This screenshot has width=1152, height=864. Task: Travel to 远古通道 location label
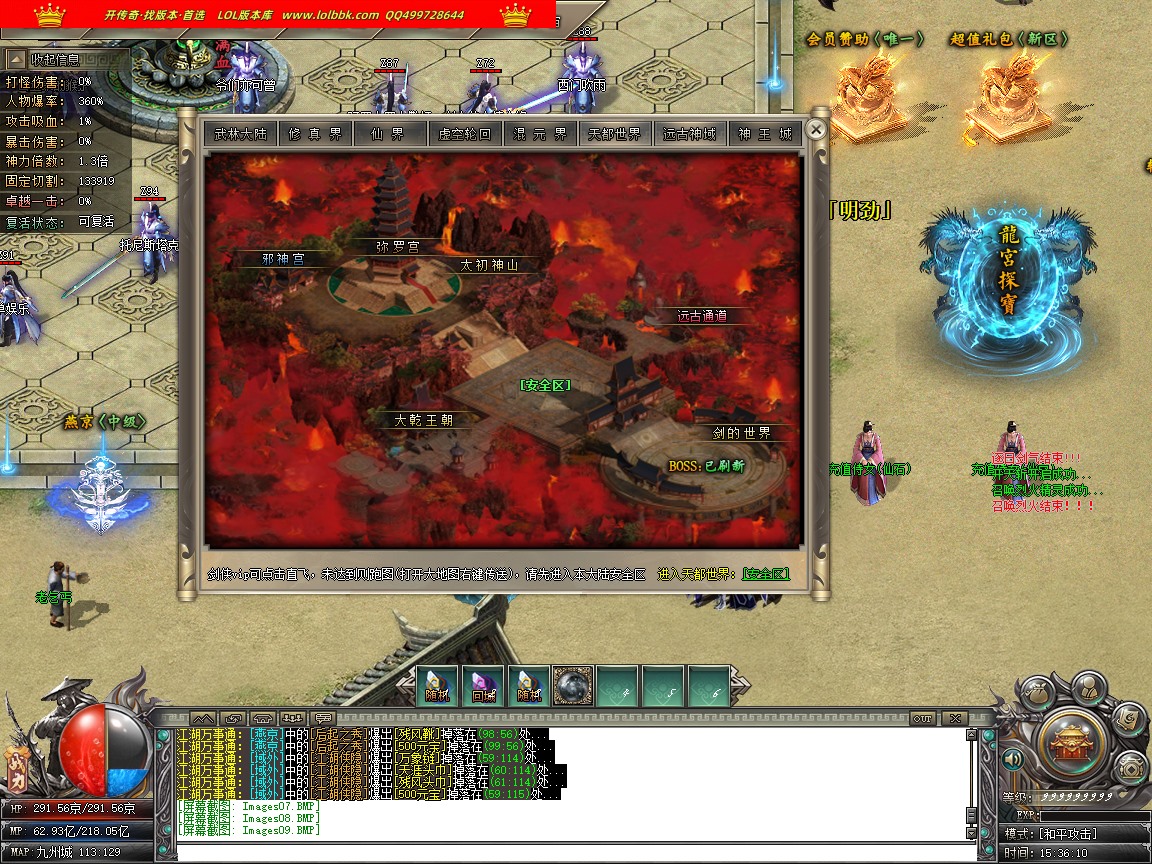(702, 316)
